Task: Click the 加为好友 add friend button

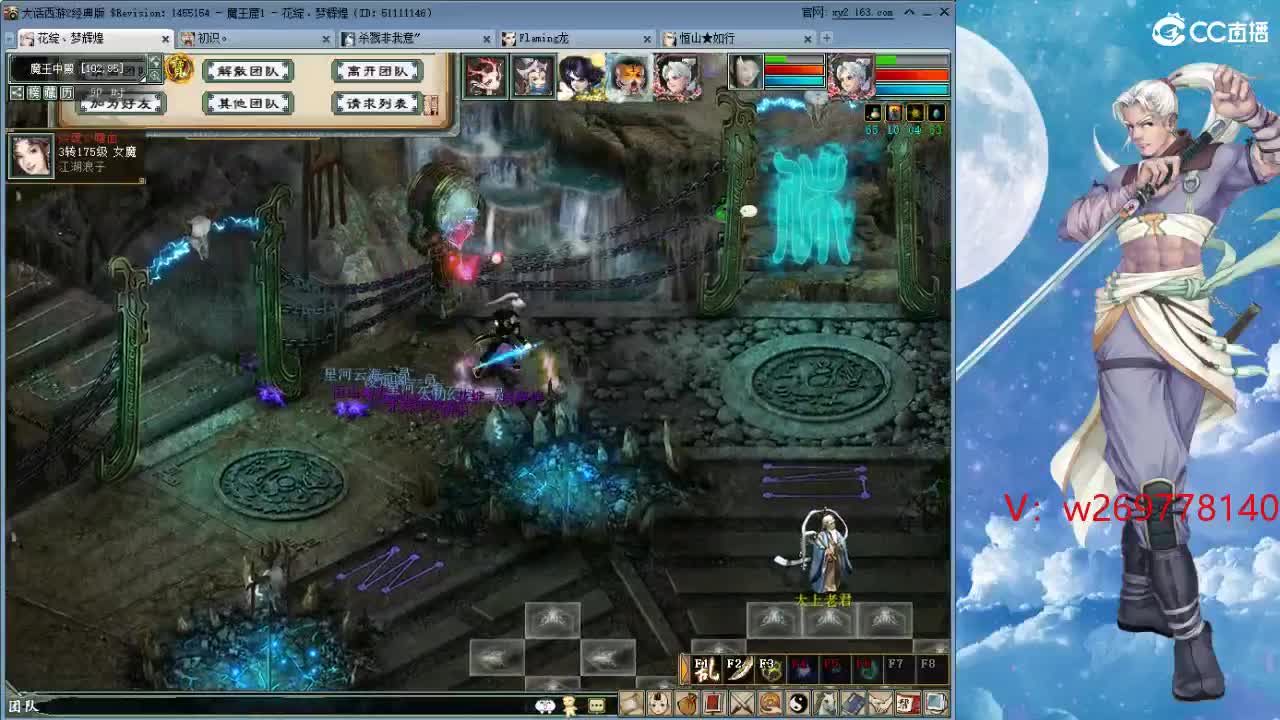Action: pyautogui.click(x=118, y=103)
